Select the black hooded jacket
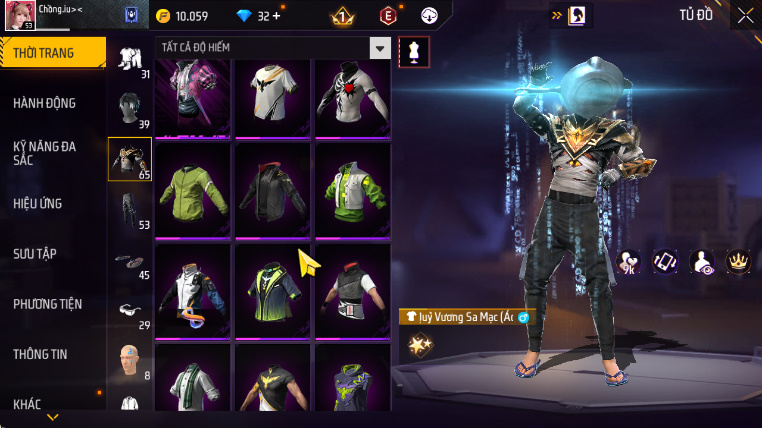762x428 pixels. [273, 189]
